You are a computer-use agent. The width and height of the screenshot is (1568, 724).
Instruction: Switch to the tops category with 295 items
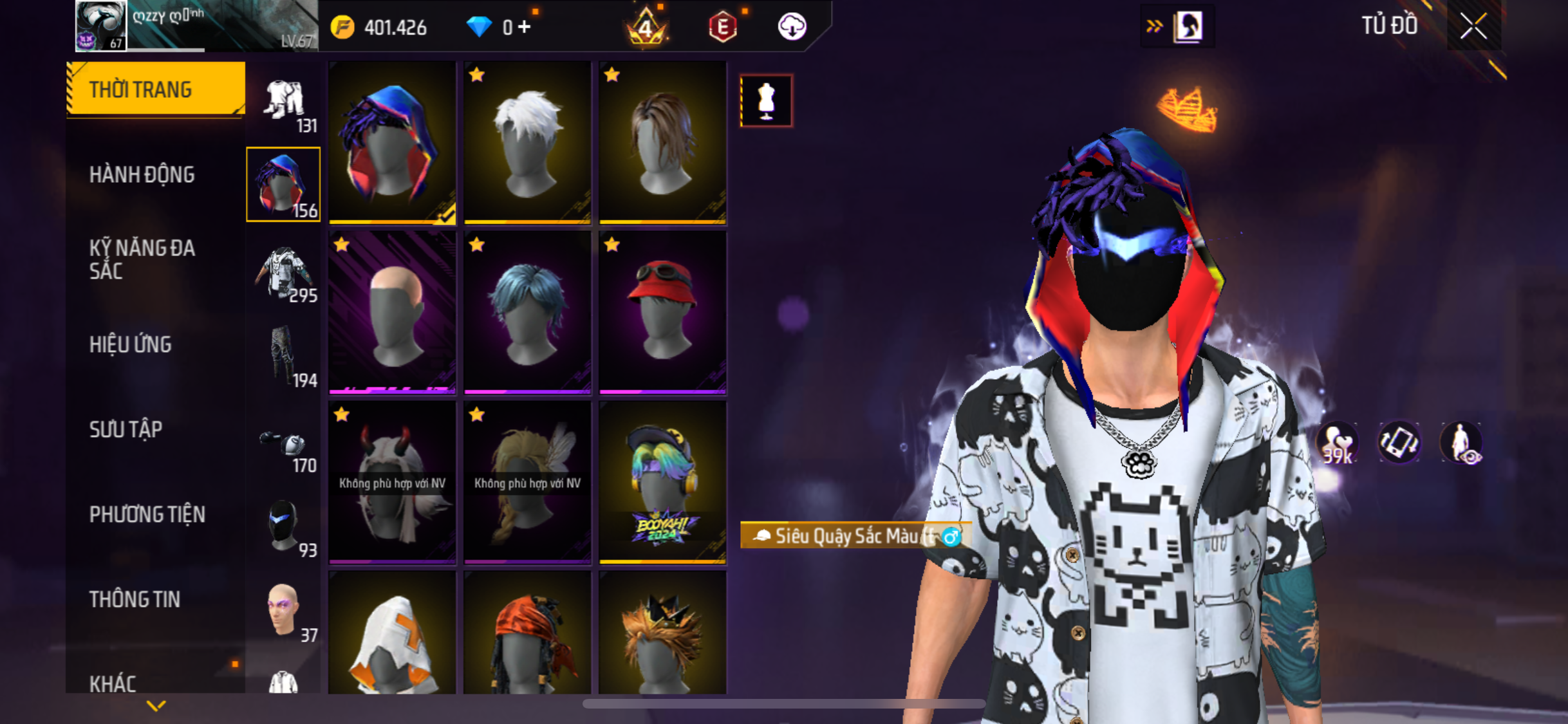[284, 274]
